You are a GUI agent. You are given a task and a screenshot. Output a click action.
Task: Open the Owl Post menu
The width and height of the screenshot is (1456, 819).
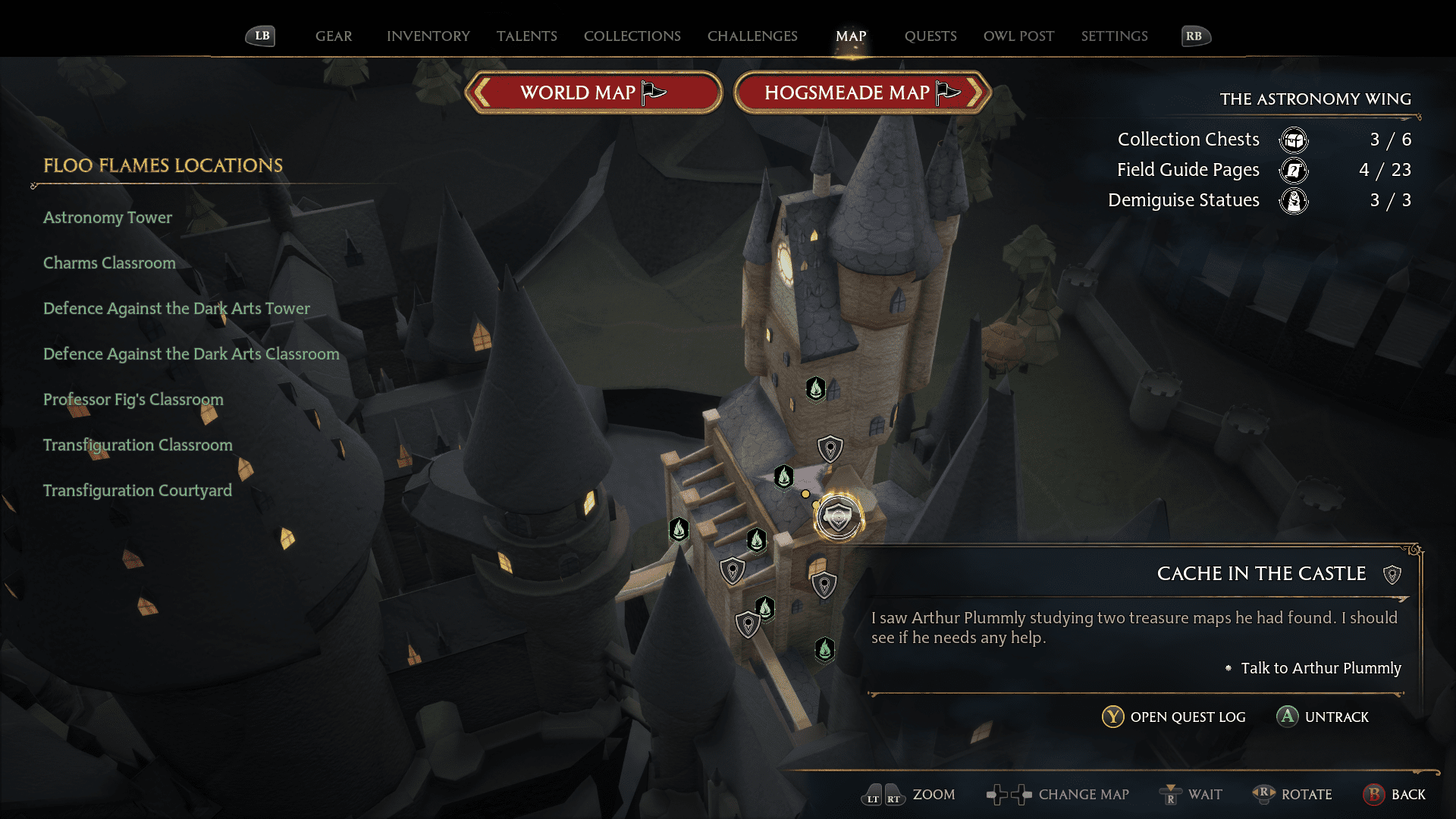click(x=1018, y=36)
